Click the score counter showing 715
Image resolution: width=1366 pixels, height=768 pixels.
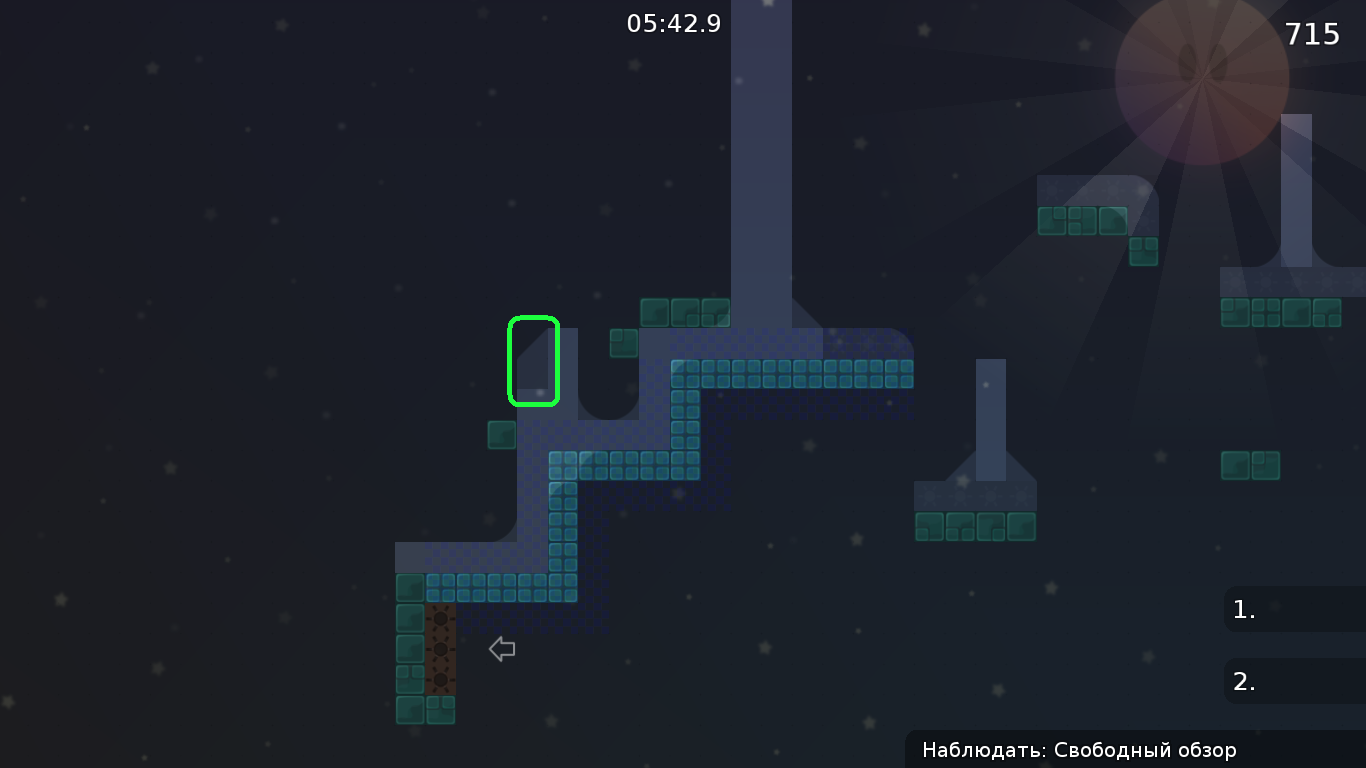point(1311,34)
